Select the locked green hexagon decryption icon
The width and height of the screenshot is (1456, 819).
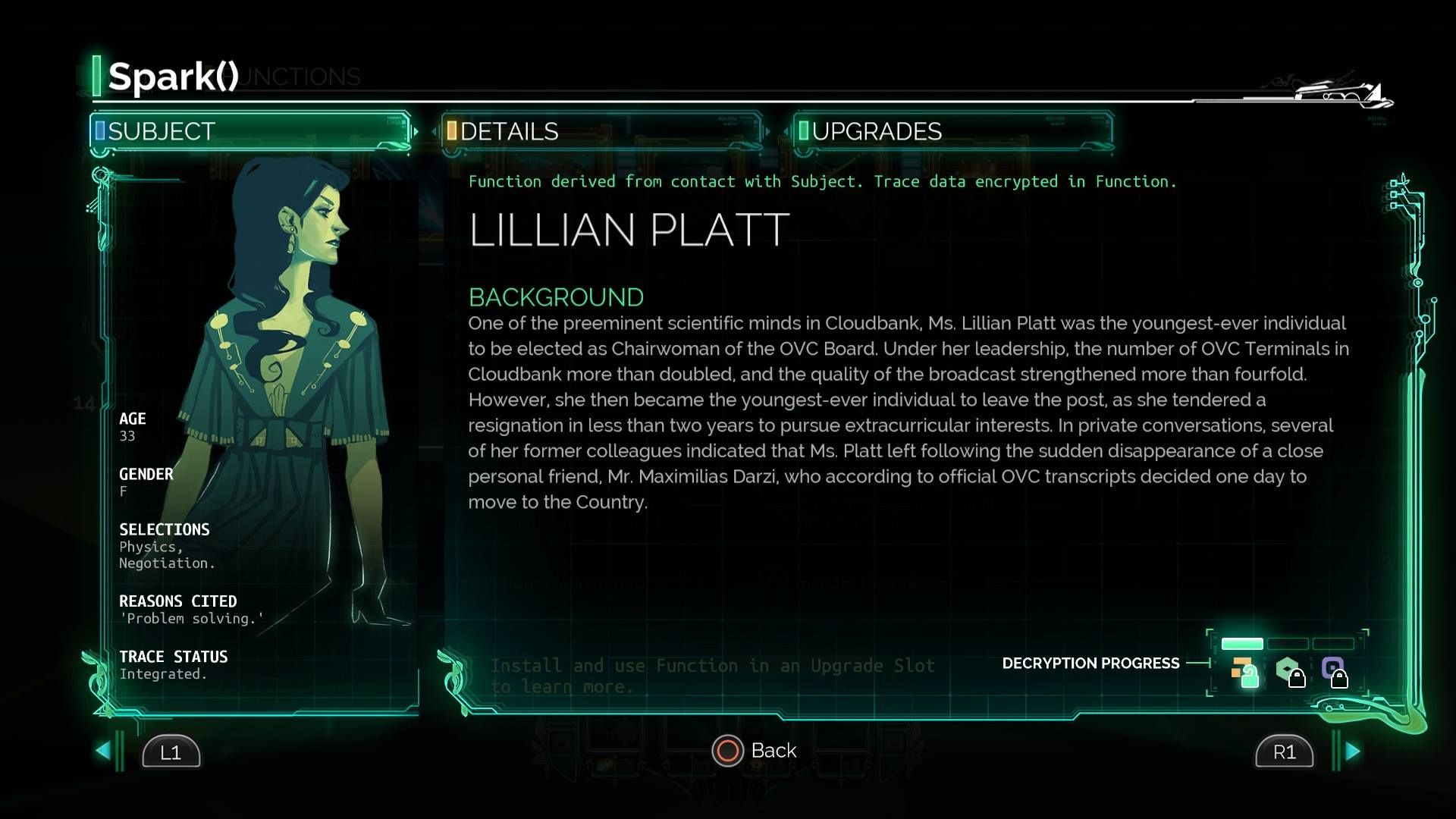click(x=1289, y=671)
